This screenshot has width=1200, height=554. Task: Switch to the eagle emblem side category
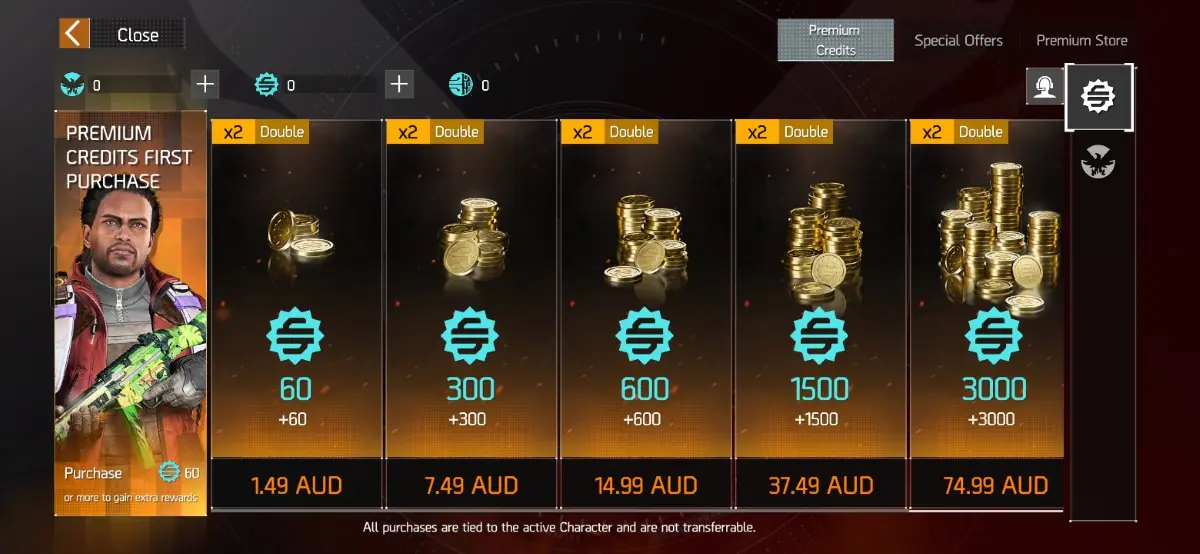click(x=1099, y=161)
